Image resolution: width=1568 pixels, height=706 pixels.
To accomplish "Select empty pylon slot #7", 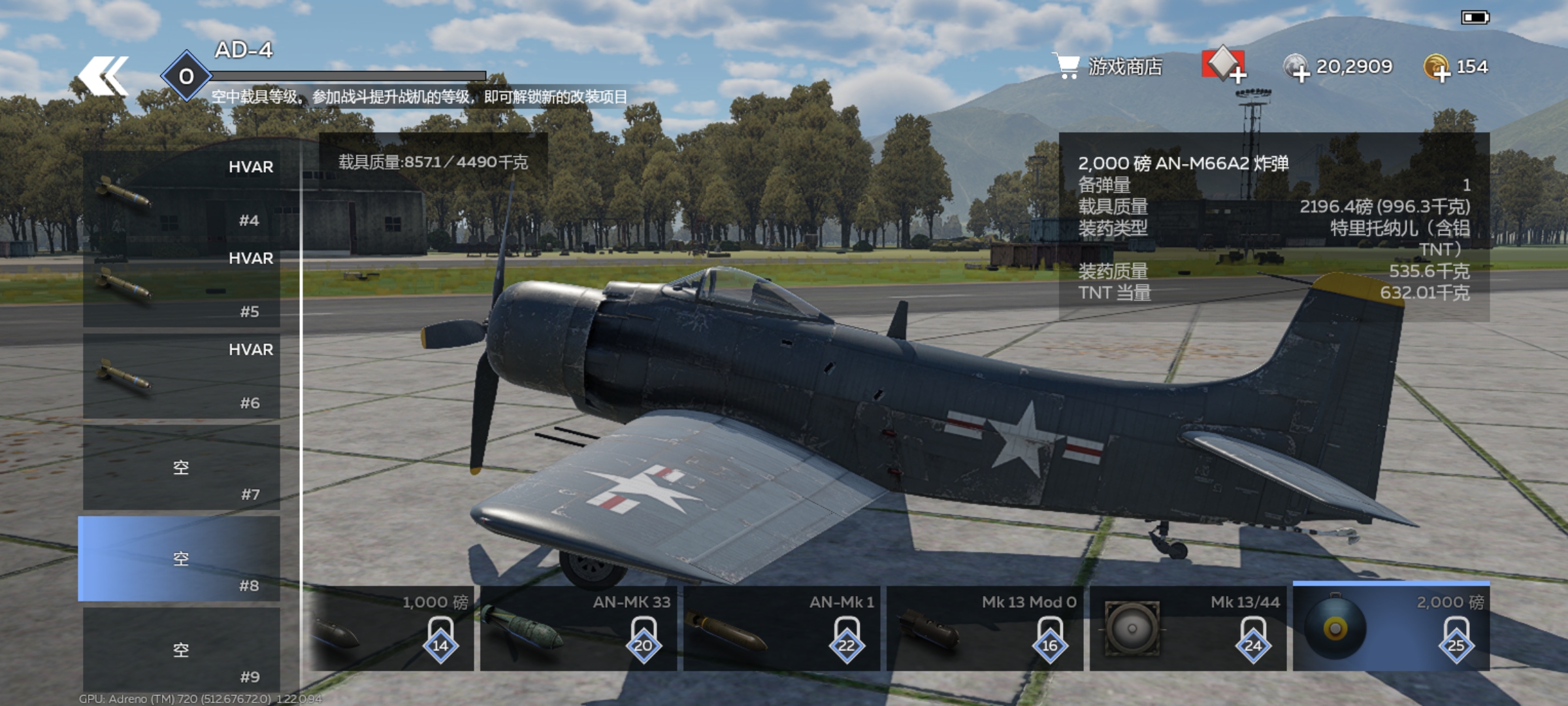I will coord(182,468).
